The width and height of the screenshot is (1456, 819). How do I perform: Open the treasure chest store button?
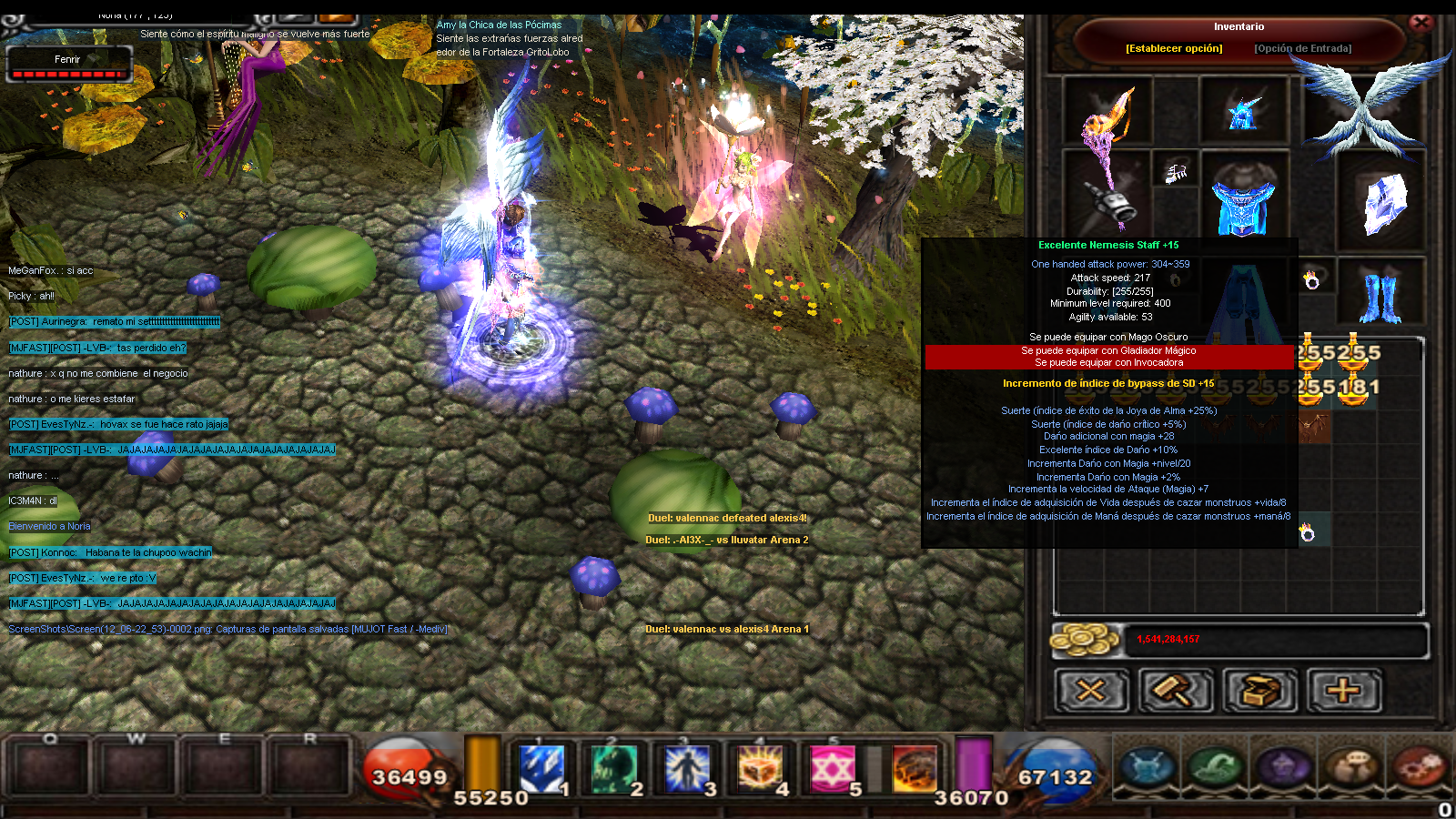point(1259,691)
